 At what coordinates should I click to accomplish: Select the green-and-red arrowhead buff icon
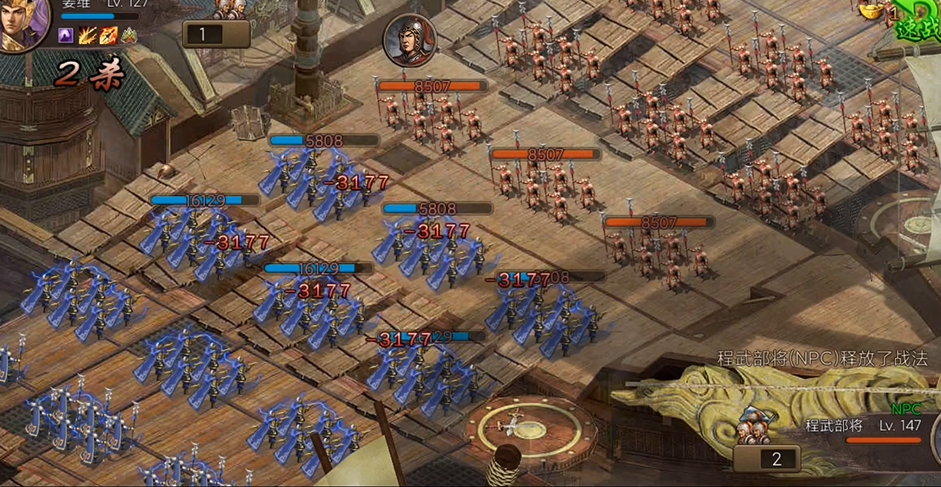pos(129,36)
